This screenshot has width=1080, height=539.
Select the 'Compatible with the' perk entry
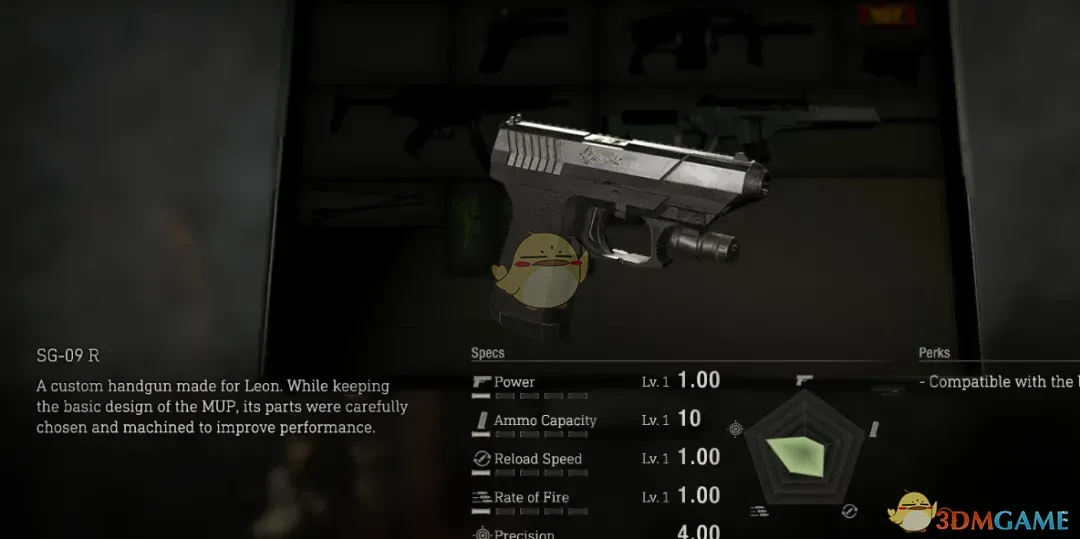click(1000, 382)
